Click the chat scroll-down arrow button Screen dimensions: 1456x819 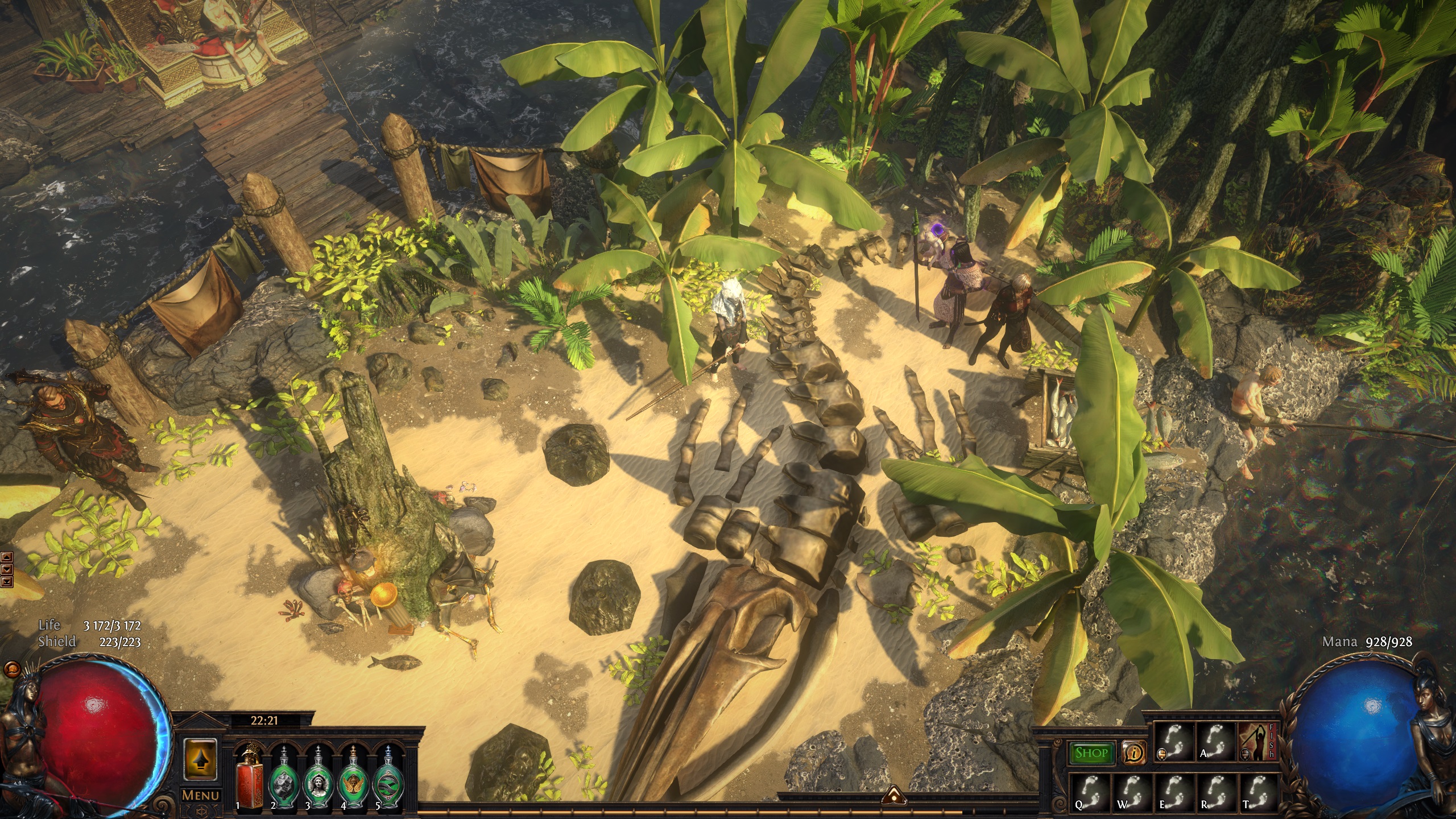coord(6,569)
